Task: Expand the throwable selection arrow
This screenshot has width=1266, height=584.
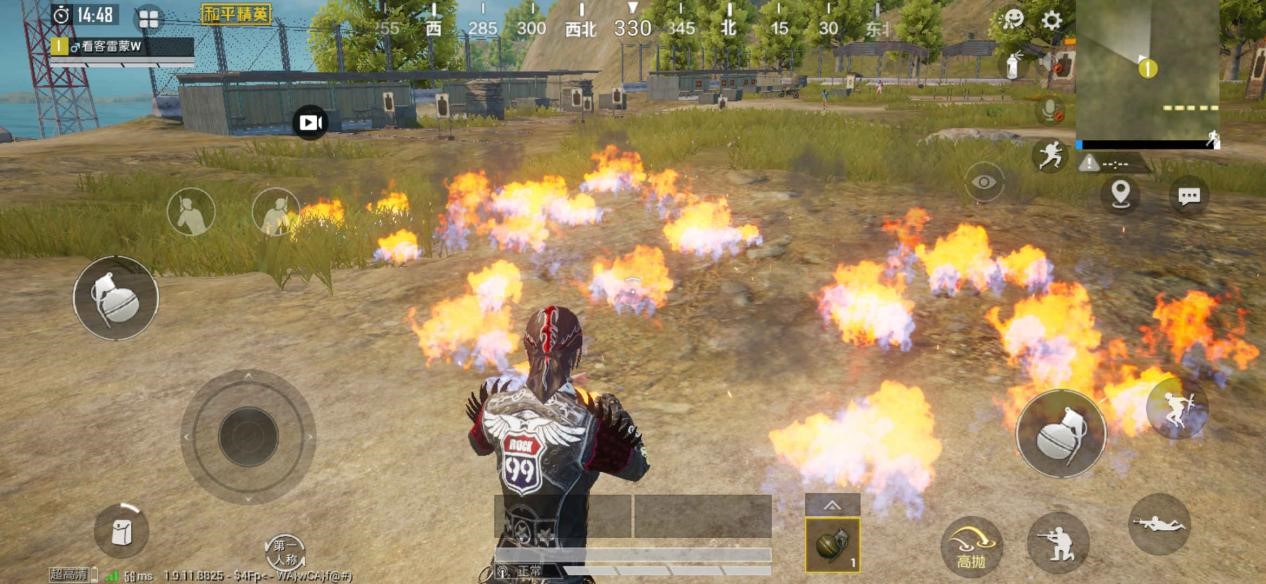Action: (x=832, y=505)
